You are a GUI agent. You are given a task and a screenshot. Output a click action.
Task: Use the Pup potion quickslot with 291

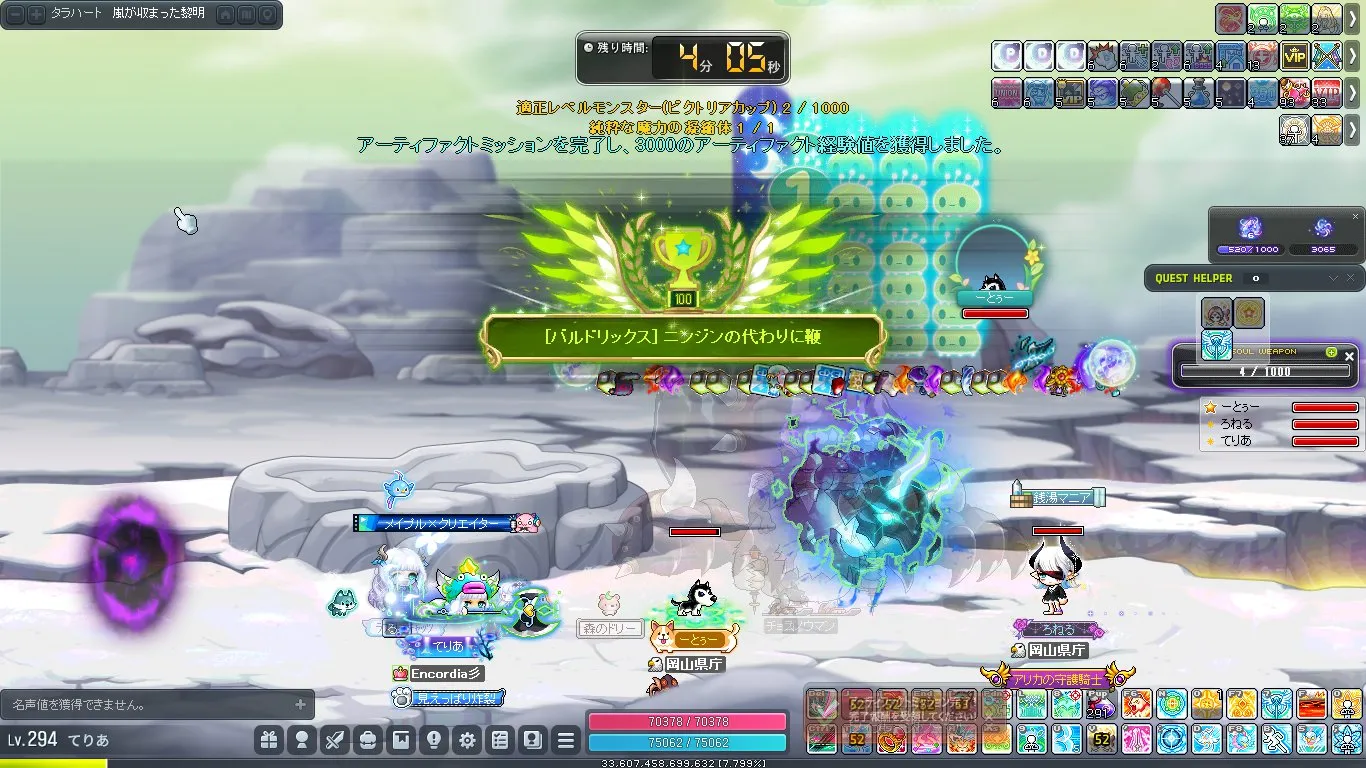pyautogui.click(x=1099, y=705)
